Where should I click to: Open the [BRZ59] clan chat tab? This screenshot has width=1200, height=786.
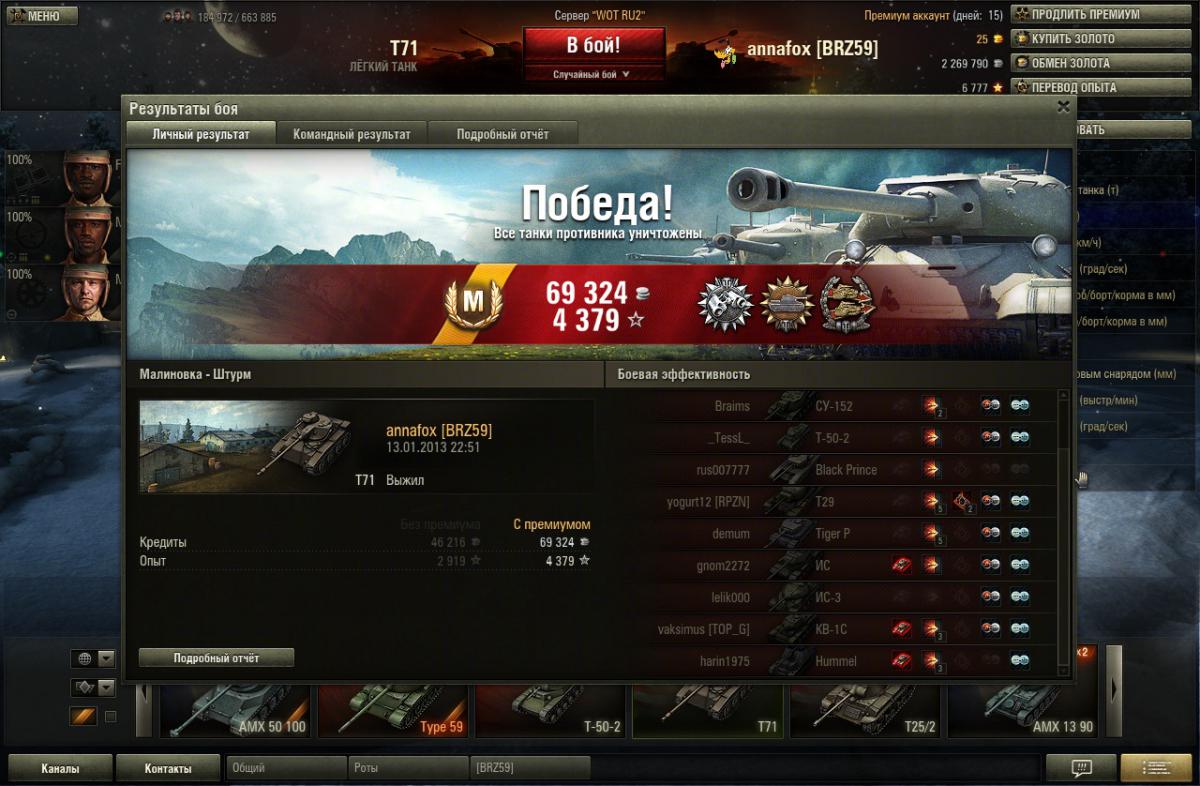[x=529, y=769]
